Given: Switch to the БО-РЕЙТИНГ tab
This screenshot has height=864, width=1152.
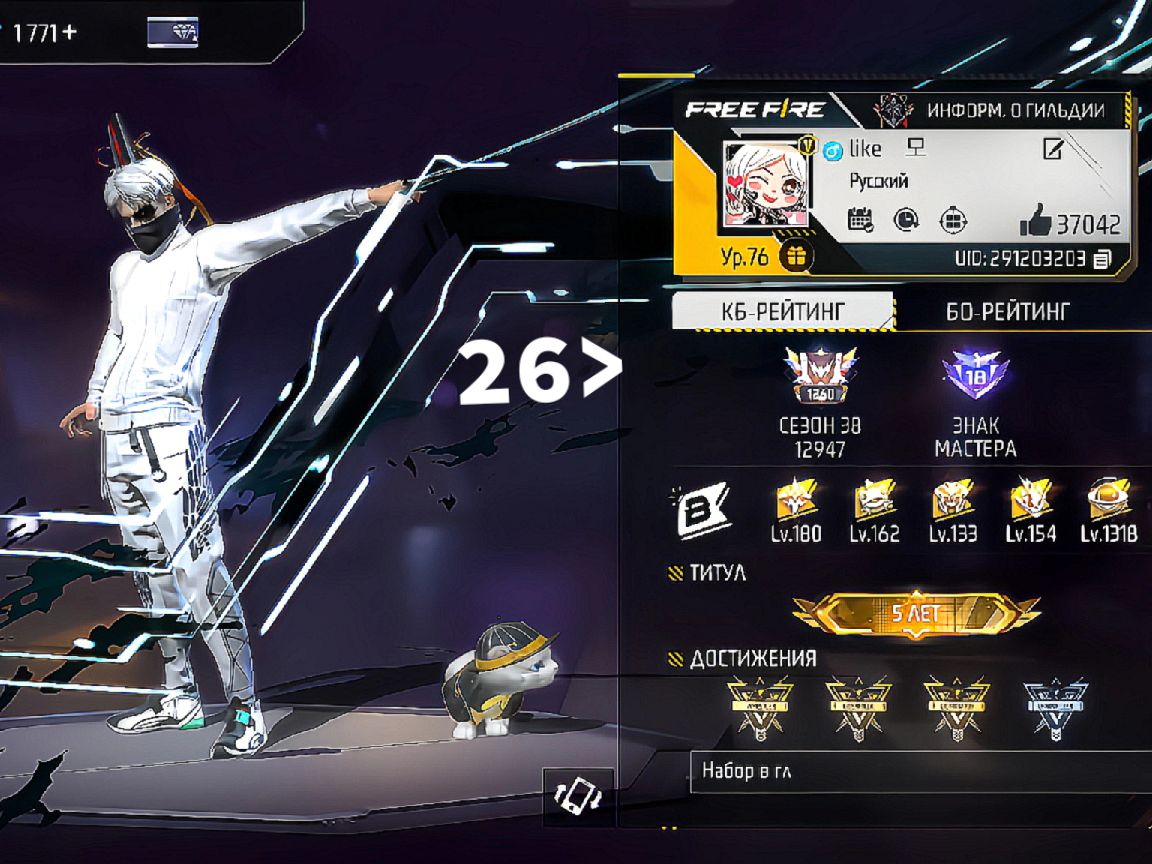Looking at the screenshot, I should coord(1006,311).
